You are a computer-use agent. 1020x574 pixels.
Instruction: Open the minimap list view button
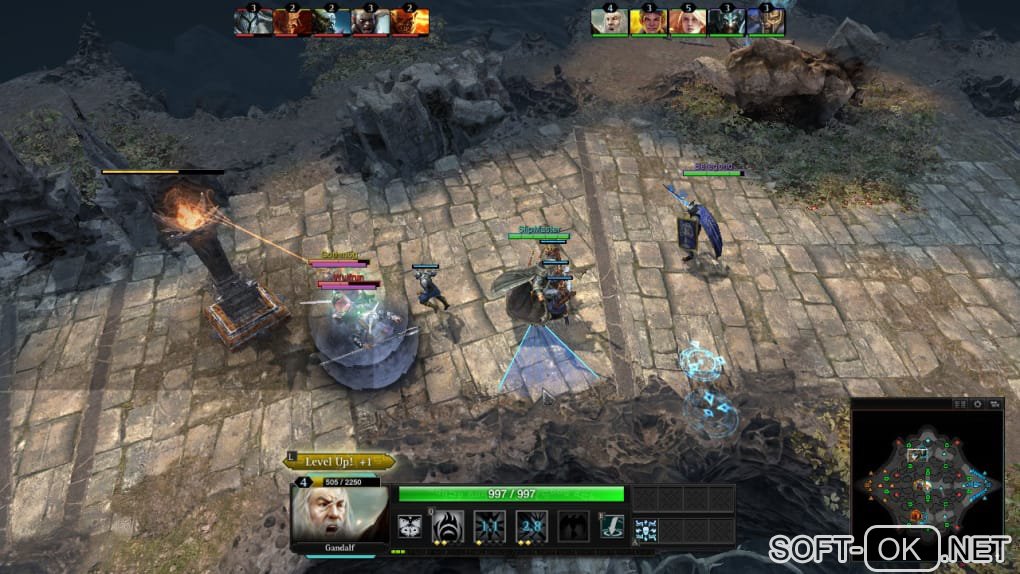(x=961, y=404)
